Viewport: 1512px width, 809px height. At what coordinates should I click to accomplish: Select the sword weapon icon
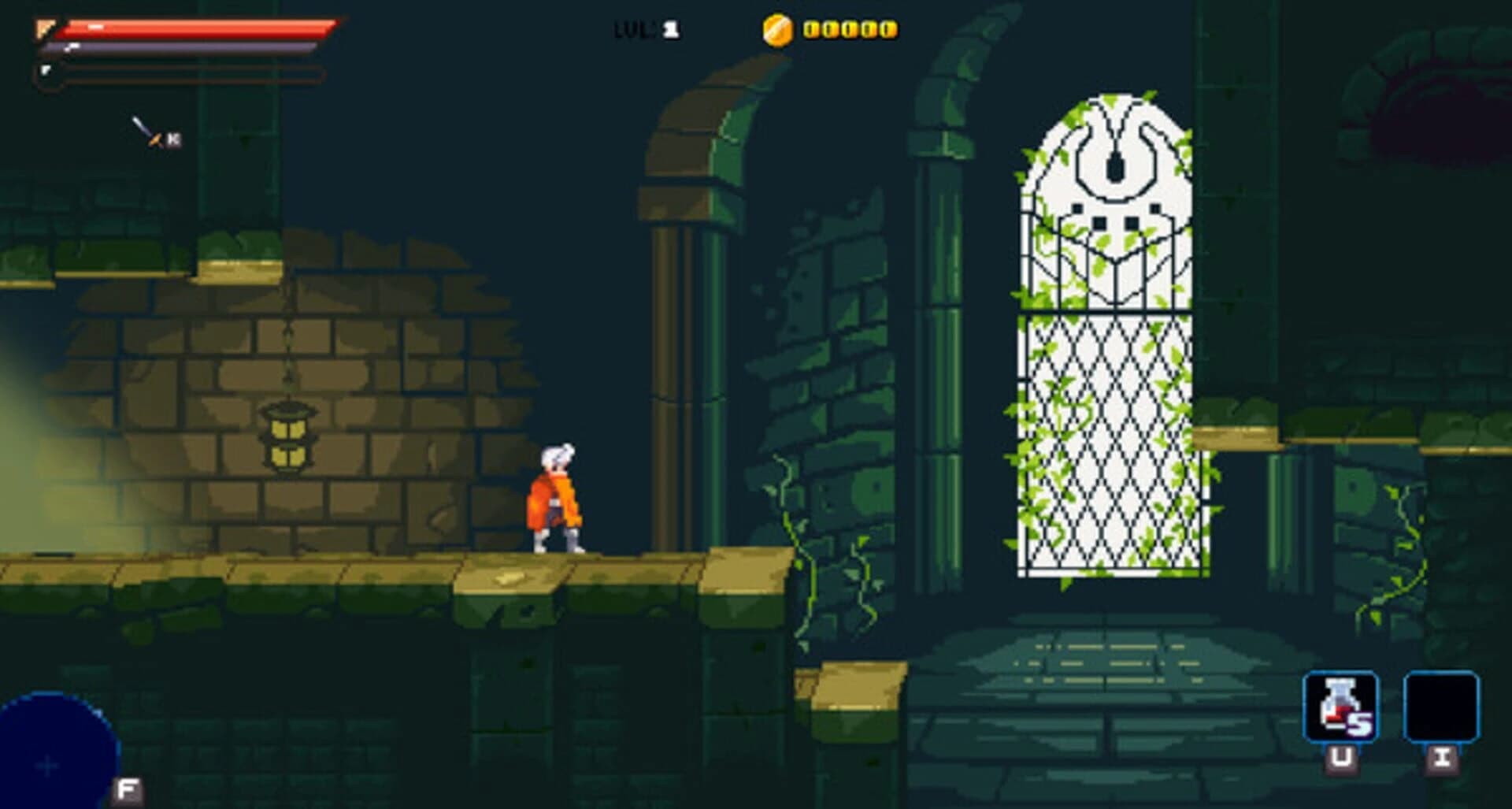pyautogui.click(x=143, y=131)
